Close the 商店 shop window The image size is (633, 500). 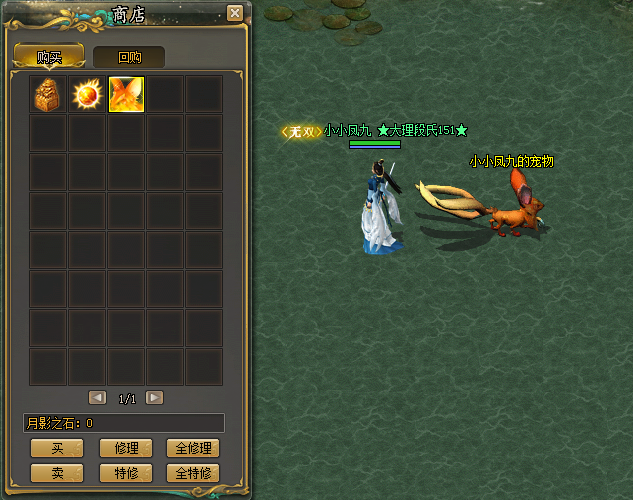click(x=235, y=13)
